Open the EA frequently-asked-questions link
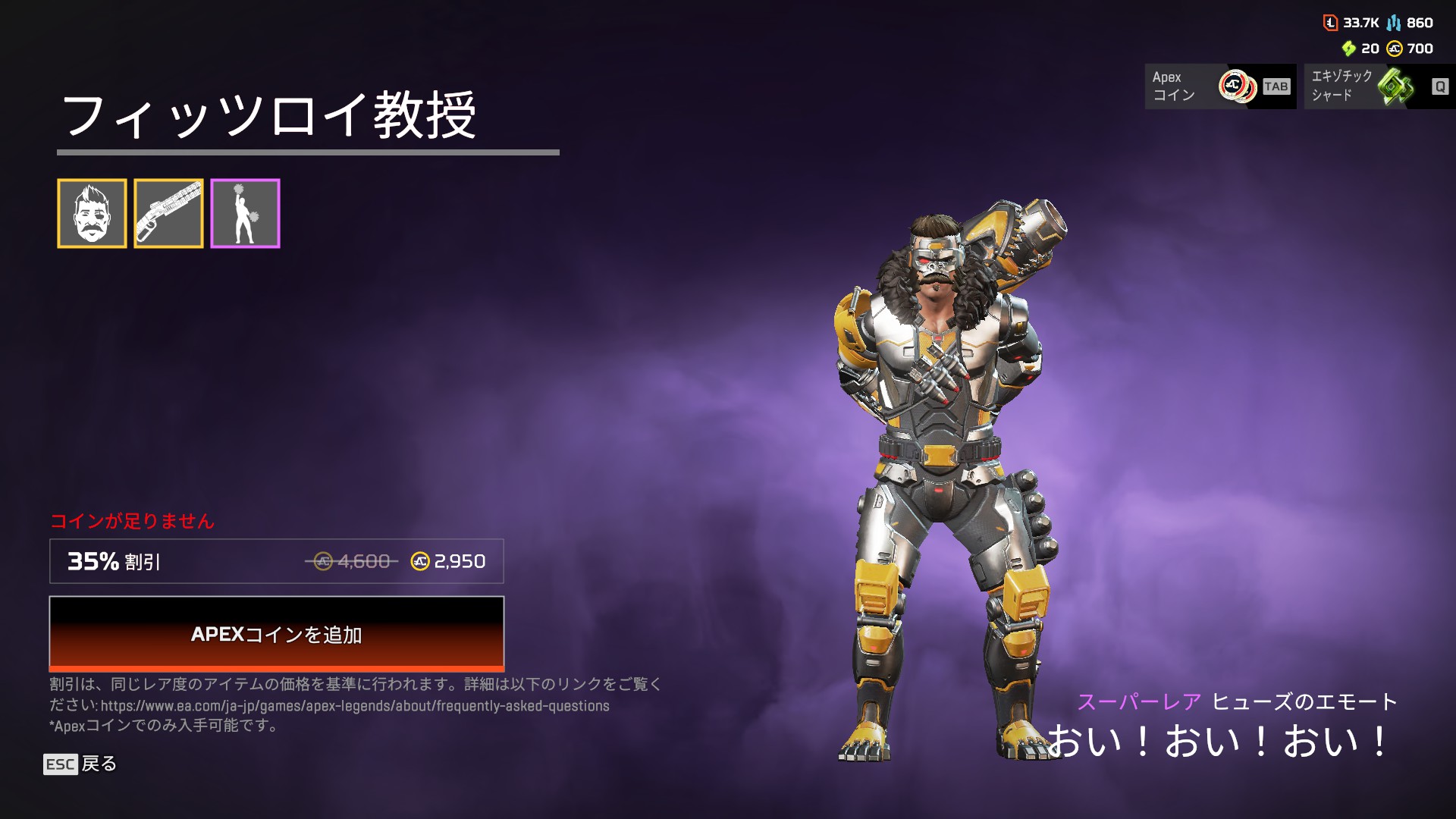The height and width of the screenshot is (819, 1456). coord(355,706)
